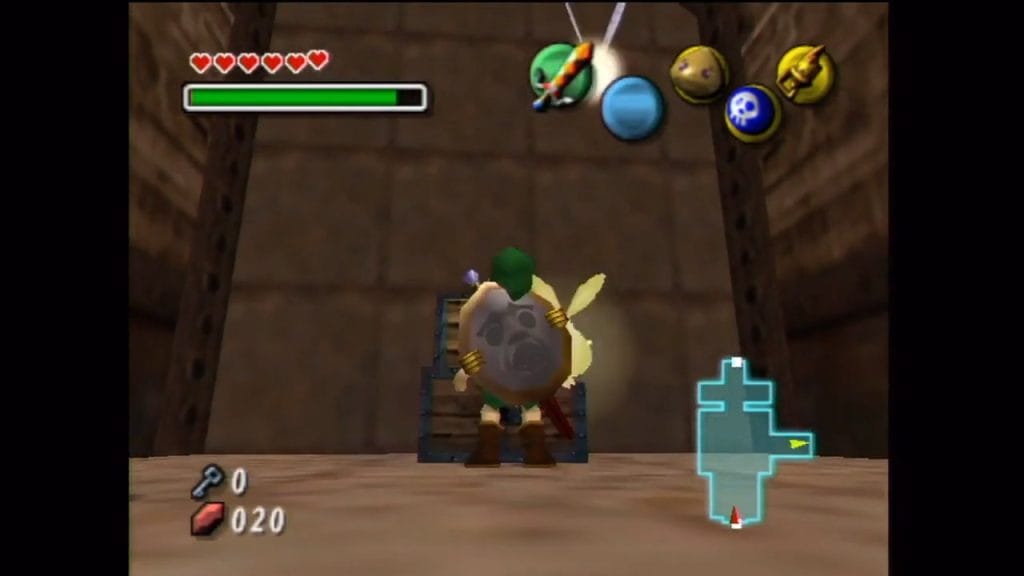The image size is (1024, 576).
Task: Select the red entrance marker on minimap
Action: point(736,516)
